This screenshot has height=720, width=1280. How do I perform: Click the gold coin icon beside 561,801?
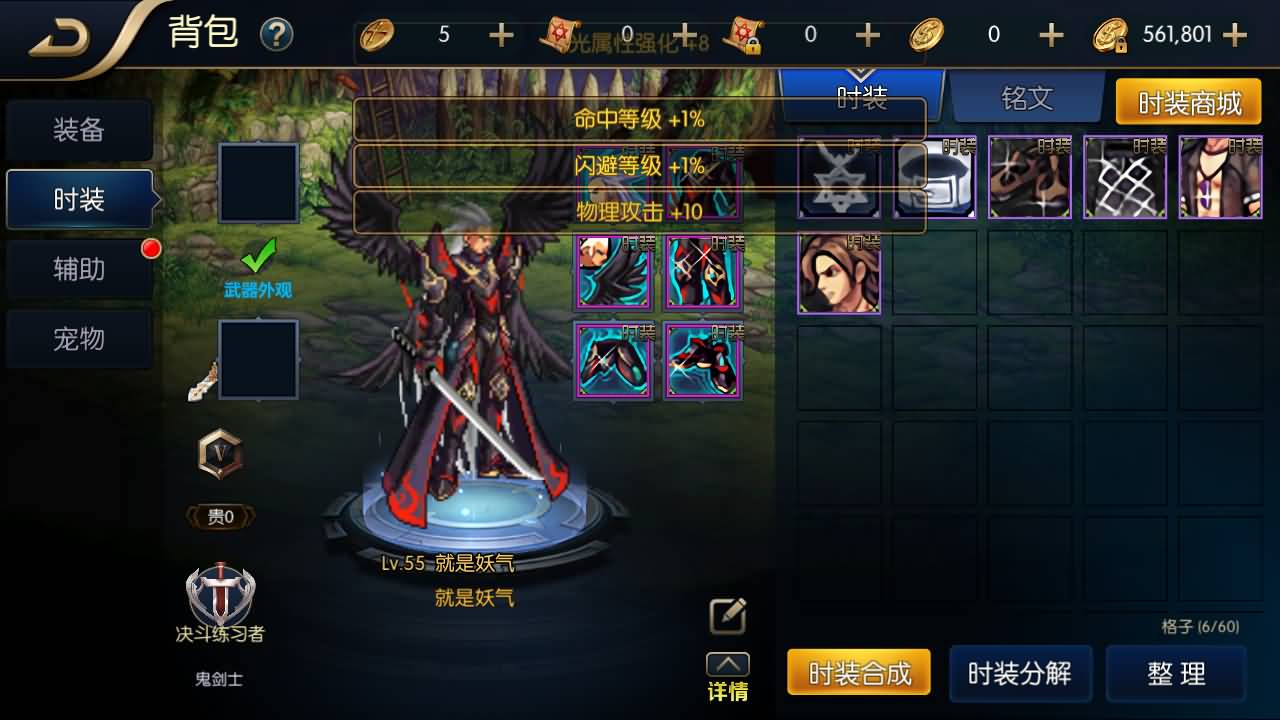(1112, 33)
